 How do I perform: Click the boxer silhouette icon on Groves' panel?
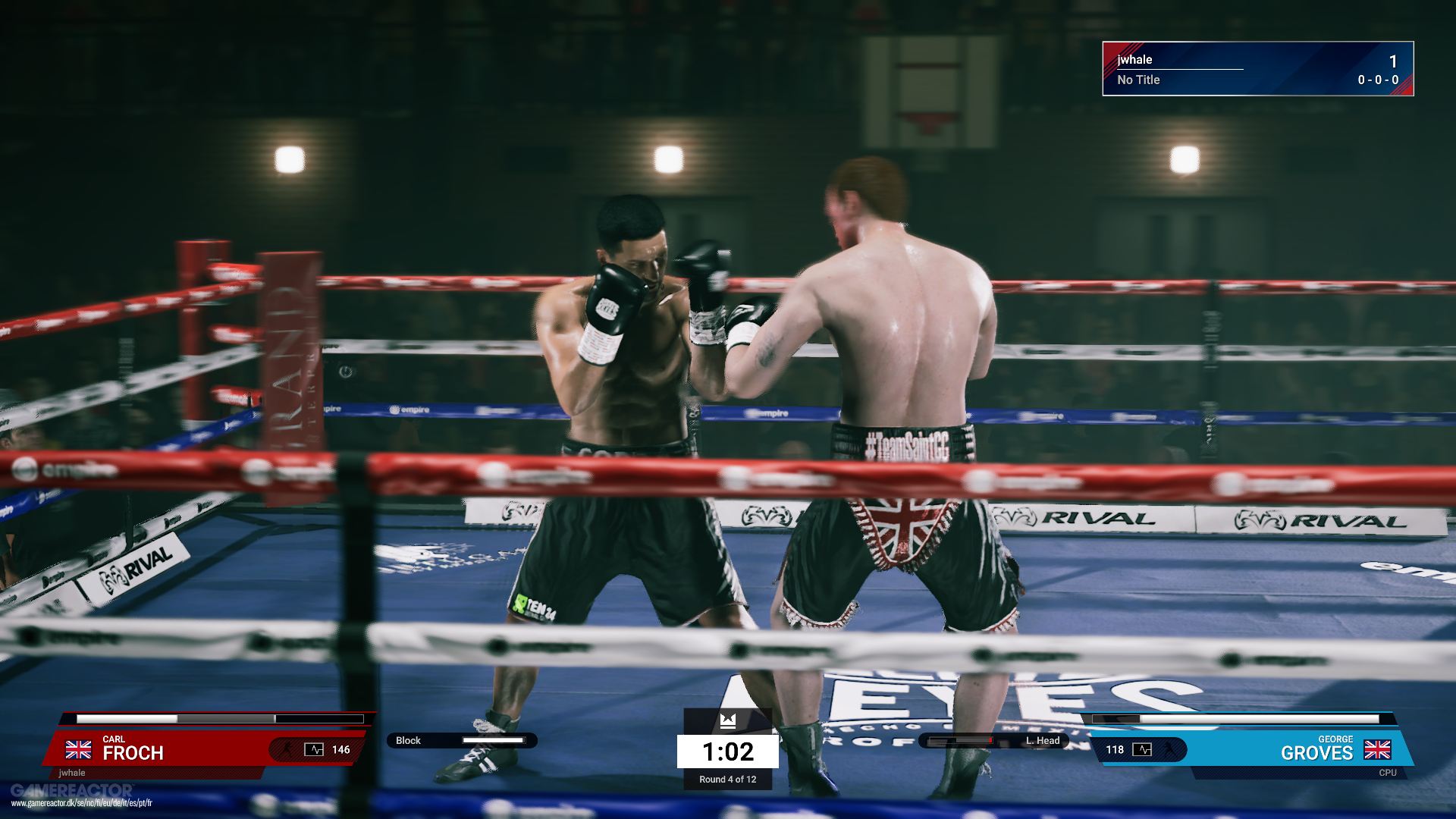[1170, 750]
